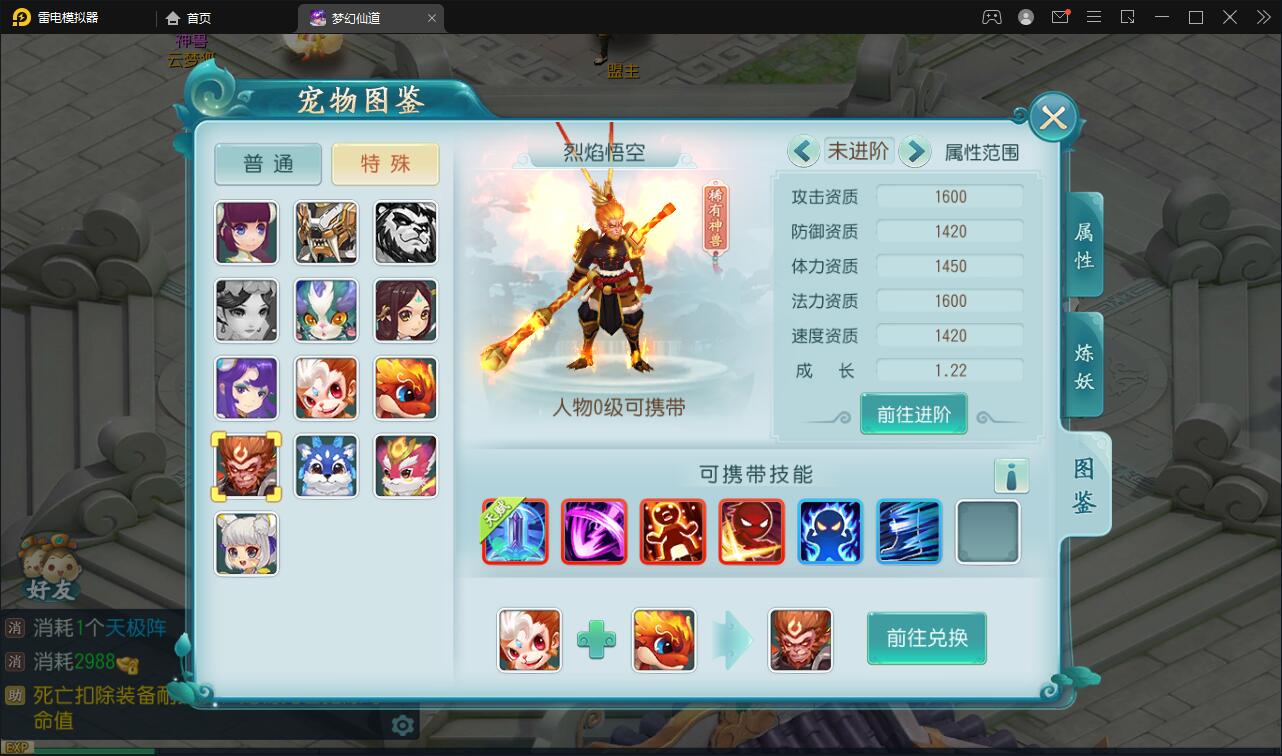Click the mail notification icon in title bar
Viewport: 1282px width, 756px height.
pyautogui.click(x=1062, y=17)
